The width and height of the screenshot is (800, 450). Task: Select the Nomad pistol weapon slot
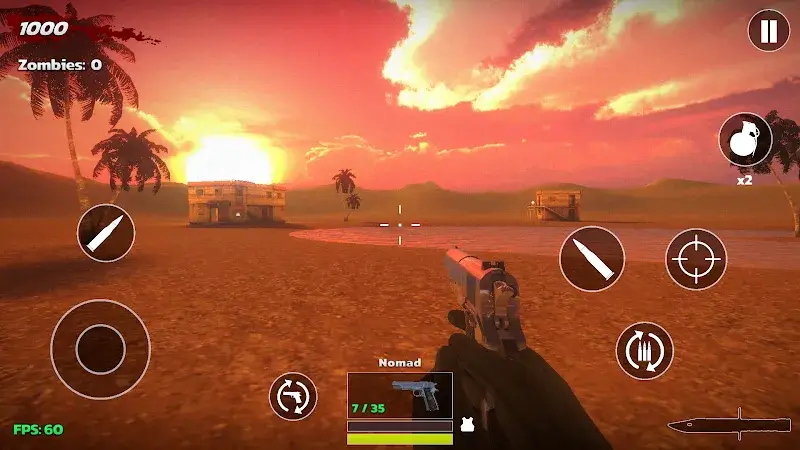click(400, 395)
